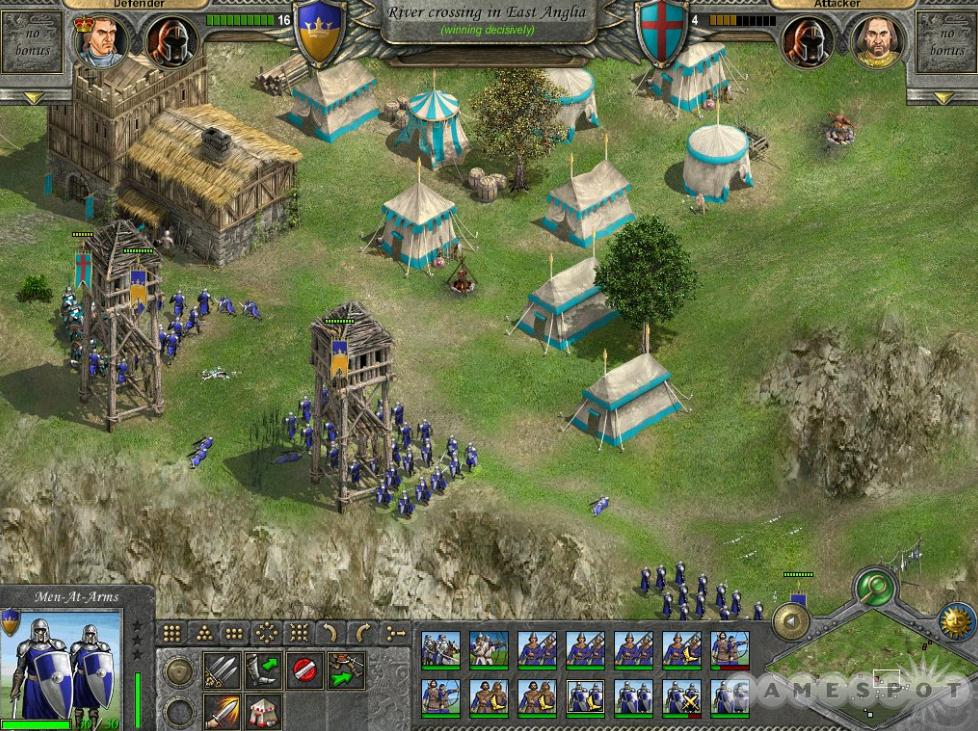This screenshot has width=978, height=731.
Task: Select the square grid formation button
Action: [172, 633]
